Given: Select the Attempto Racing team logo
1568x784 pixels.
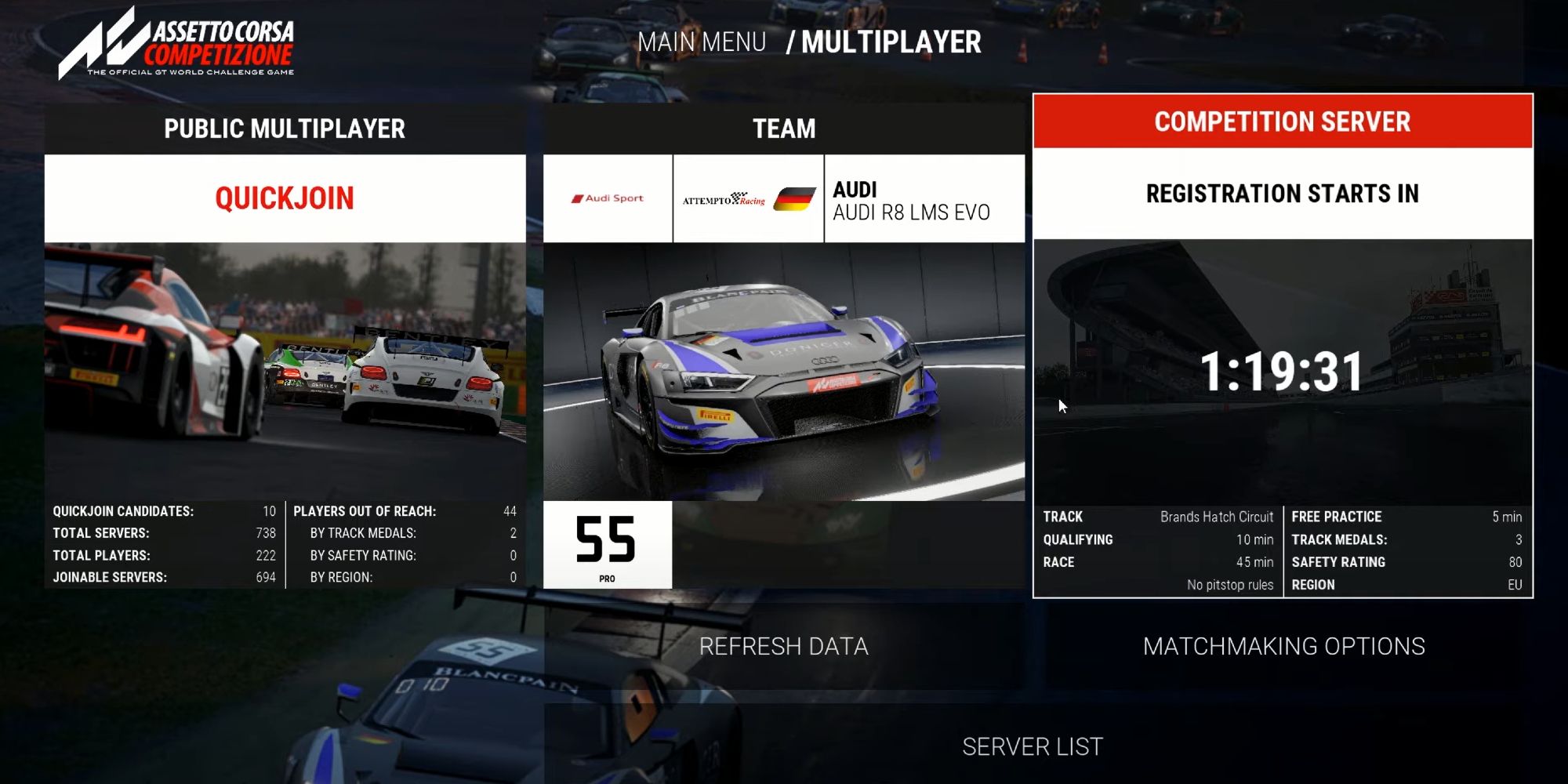Looking at the screenshot, I should [x=748, y=199].
